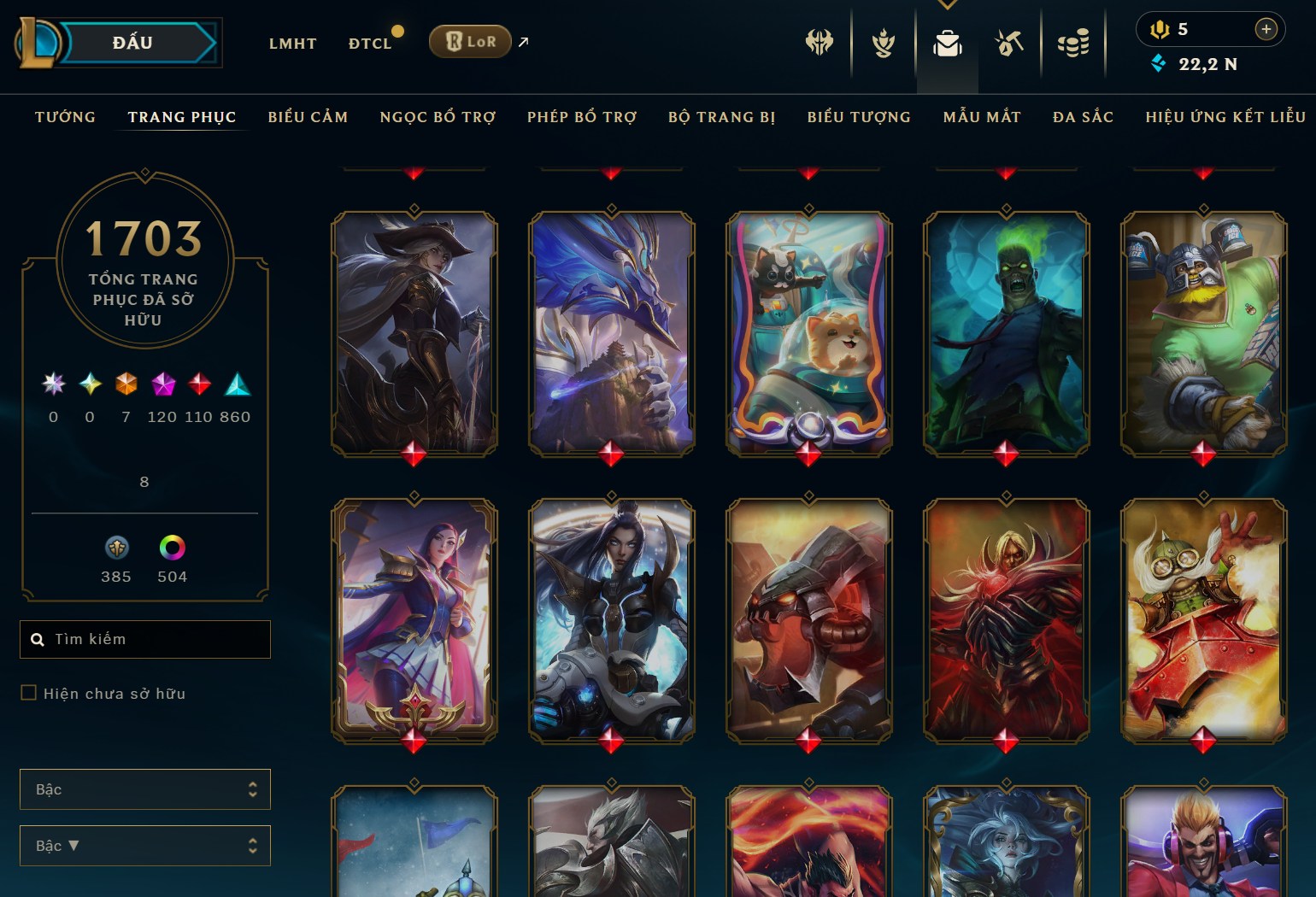1316x897 pixels.
Task: Click the Clash flame-shield icon in top bar
Action: pos(882,42)
